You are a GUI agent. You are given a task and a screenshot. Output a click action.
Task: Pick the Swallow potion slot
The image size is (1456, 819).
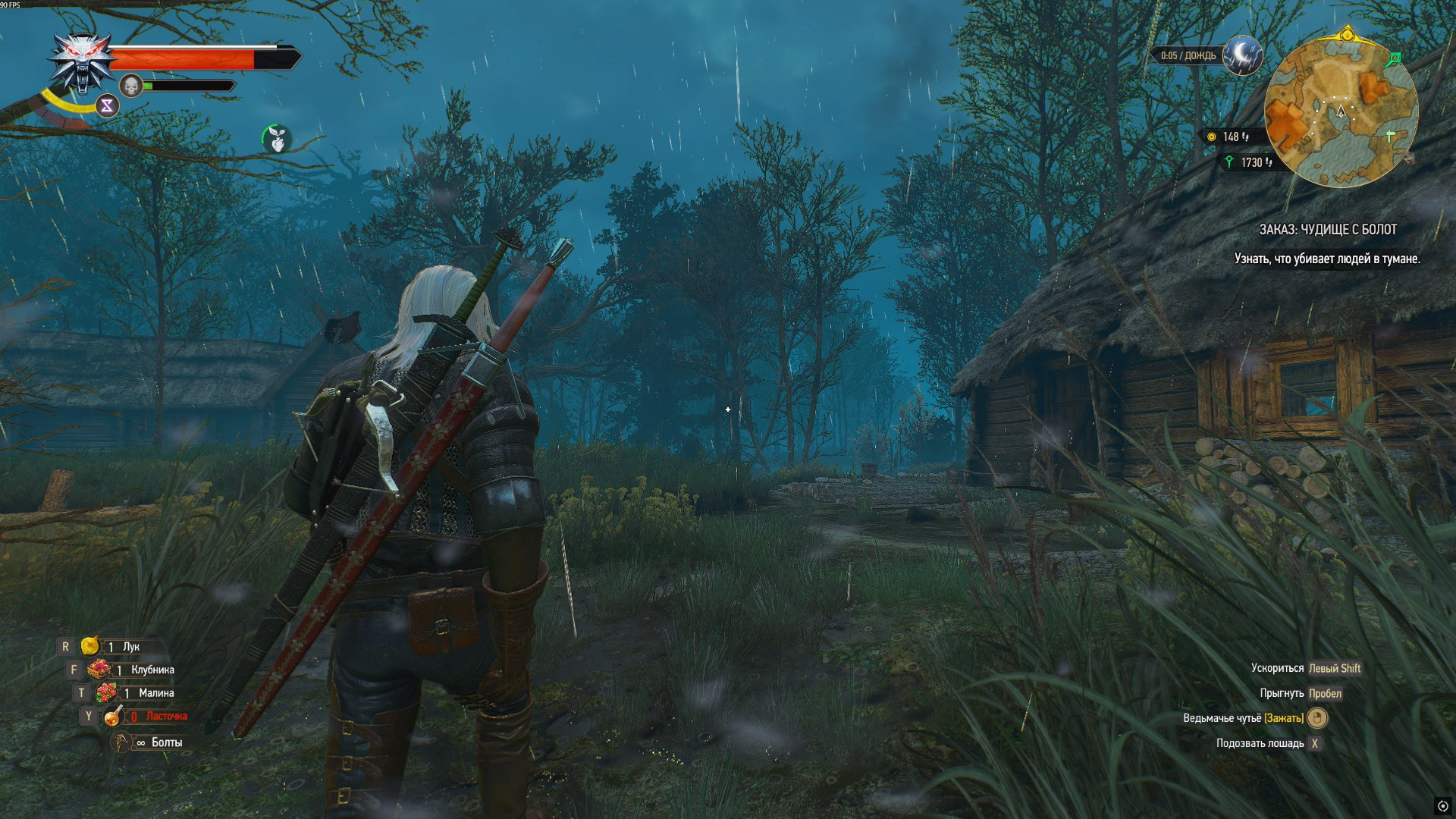[x=114, y=716]
